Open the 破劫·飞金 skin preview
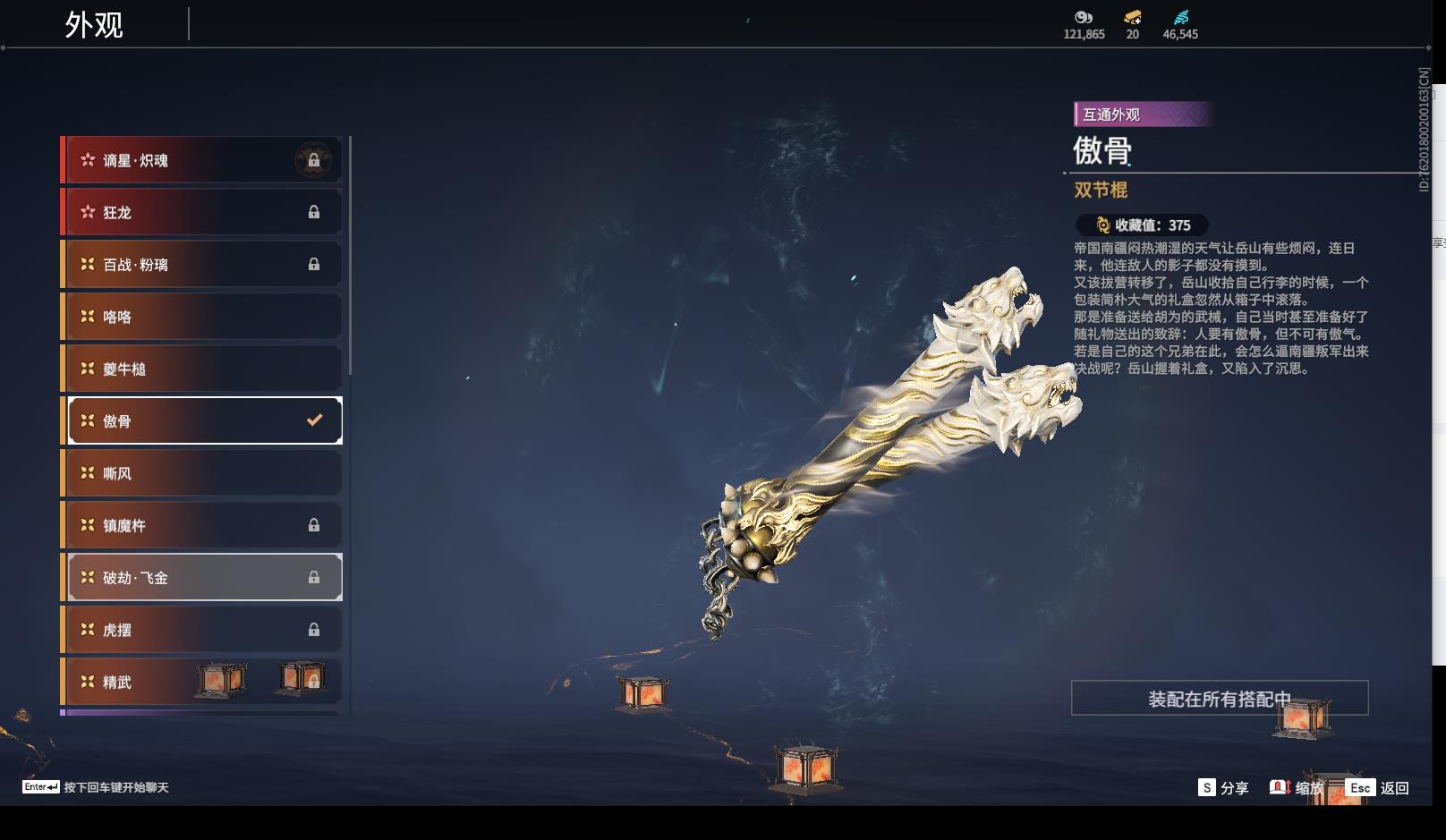Image resolution: width=1446 pixels, height=840 pixels. tap(204, 578)
